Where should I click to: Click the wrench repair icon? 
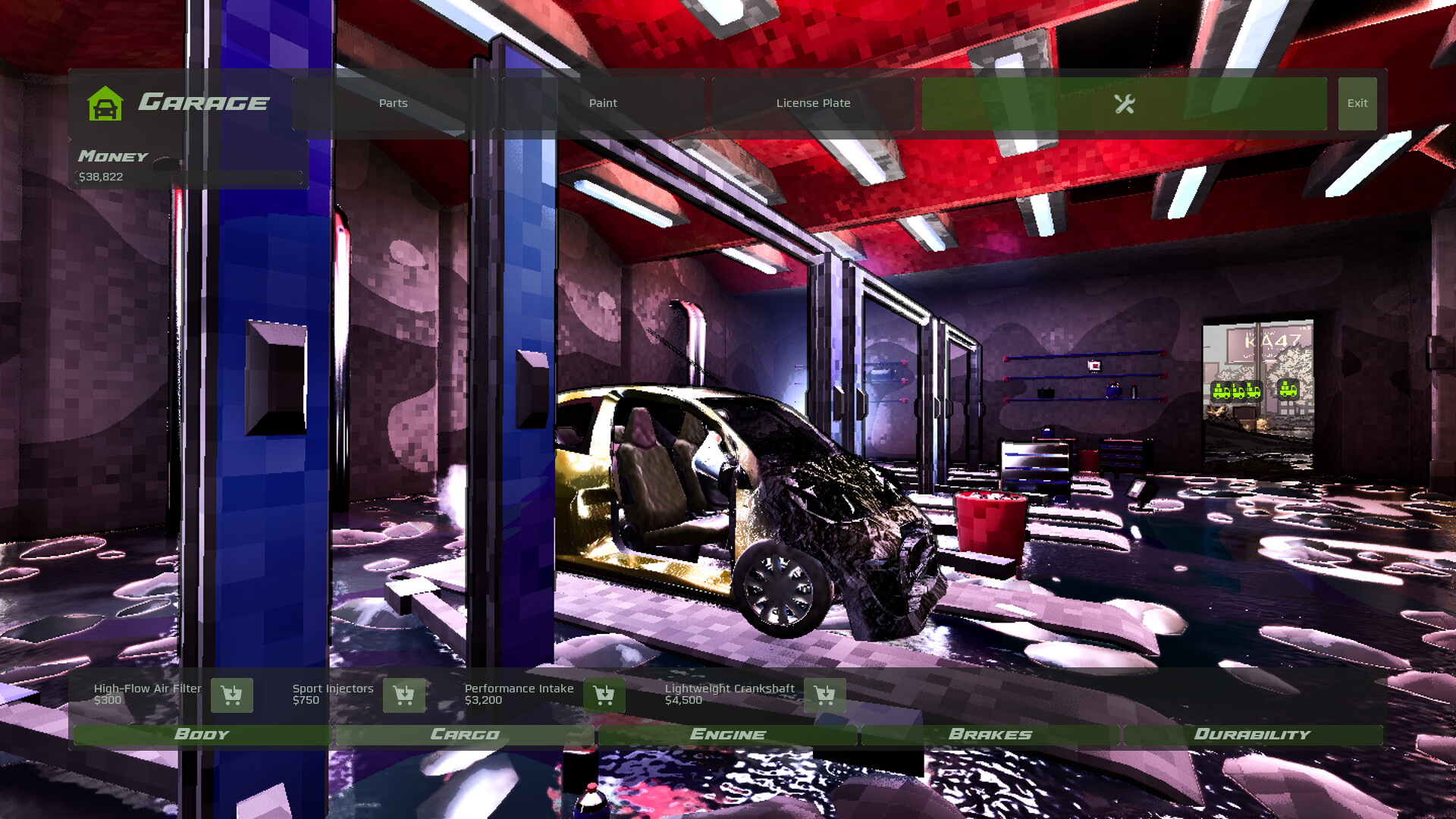pyautogui.click(x=1125, y=103)
